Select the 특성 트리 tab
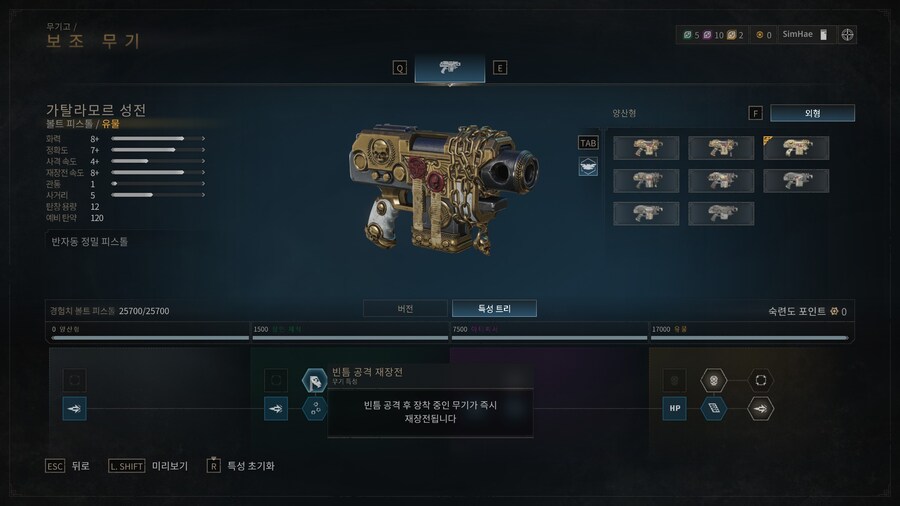Image resolution: width=900 pixels, height=506 pixels. 494,308
